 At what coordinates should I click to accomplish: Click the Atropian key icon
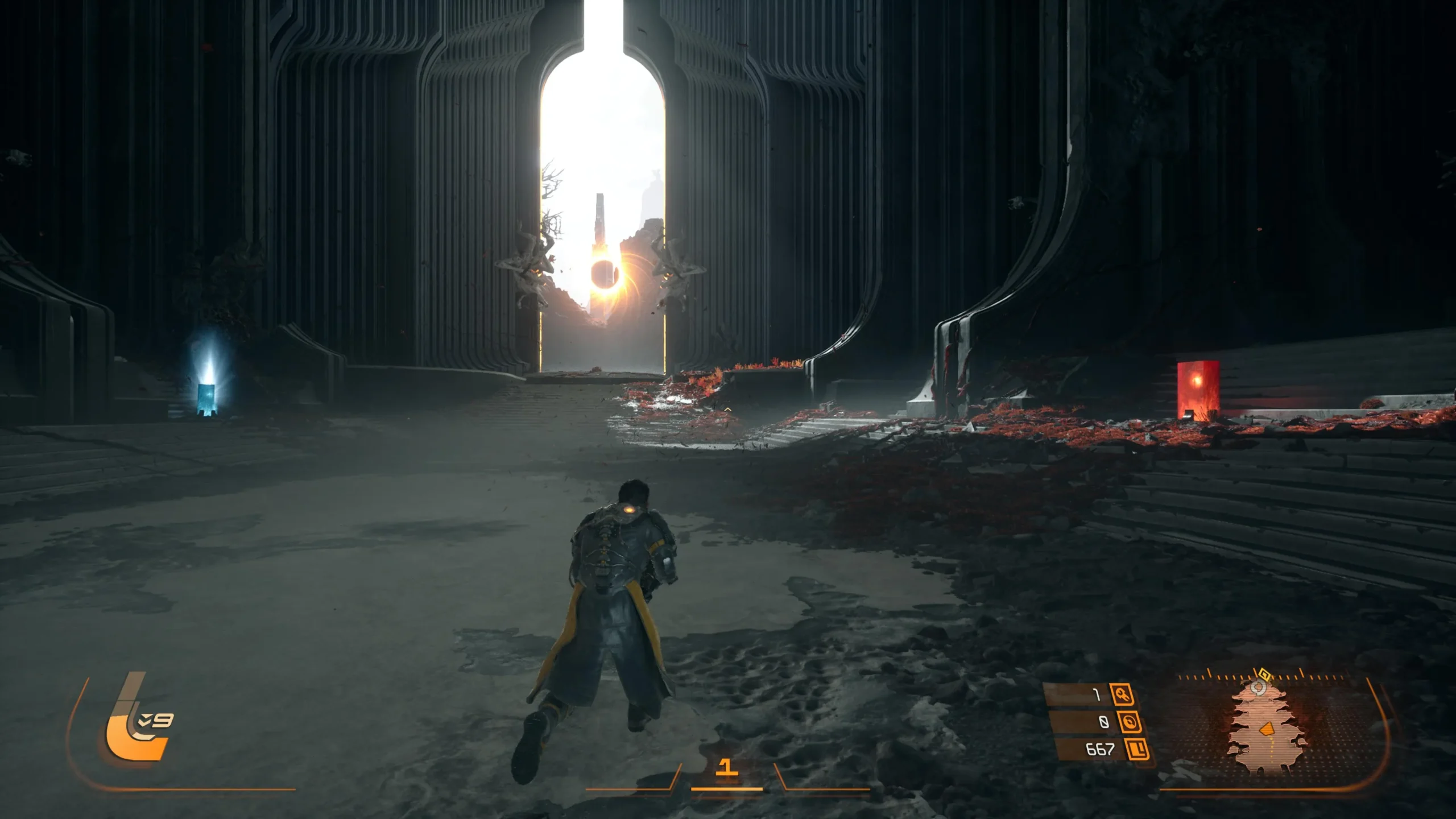point(1122,694)
